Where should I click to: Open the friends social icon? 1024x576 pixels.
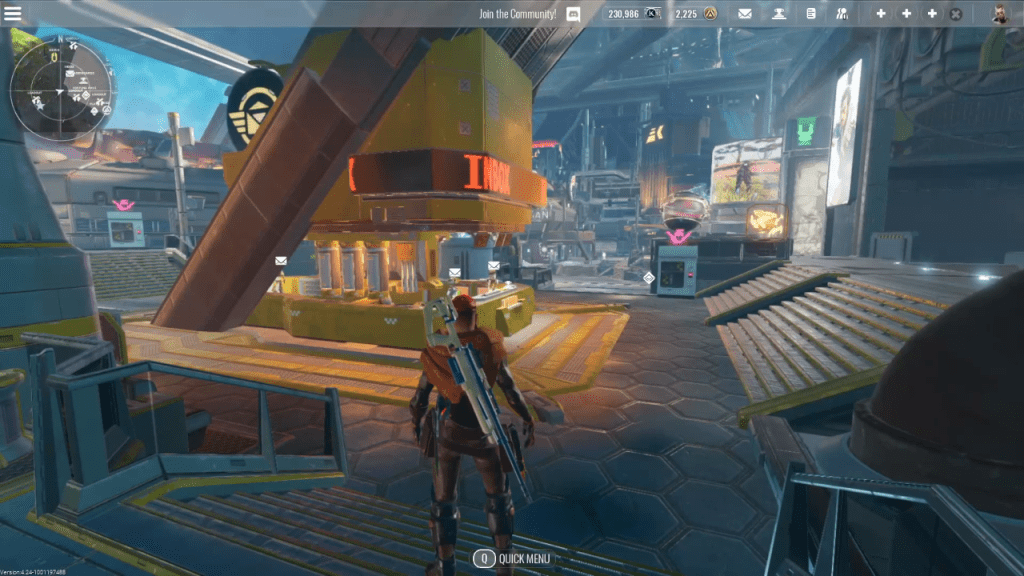click(x=842, y=14)
